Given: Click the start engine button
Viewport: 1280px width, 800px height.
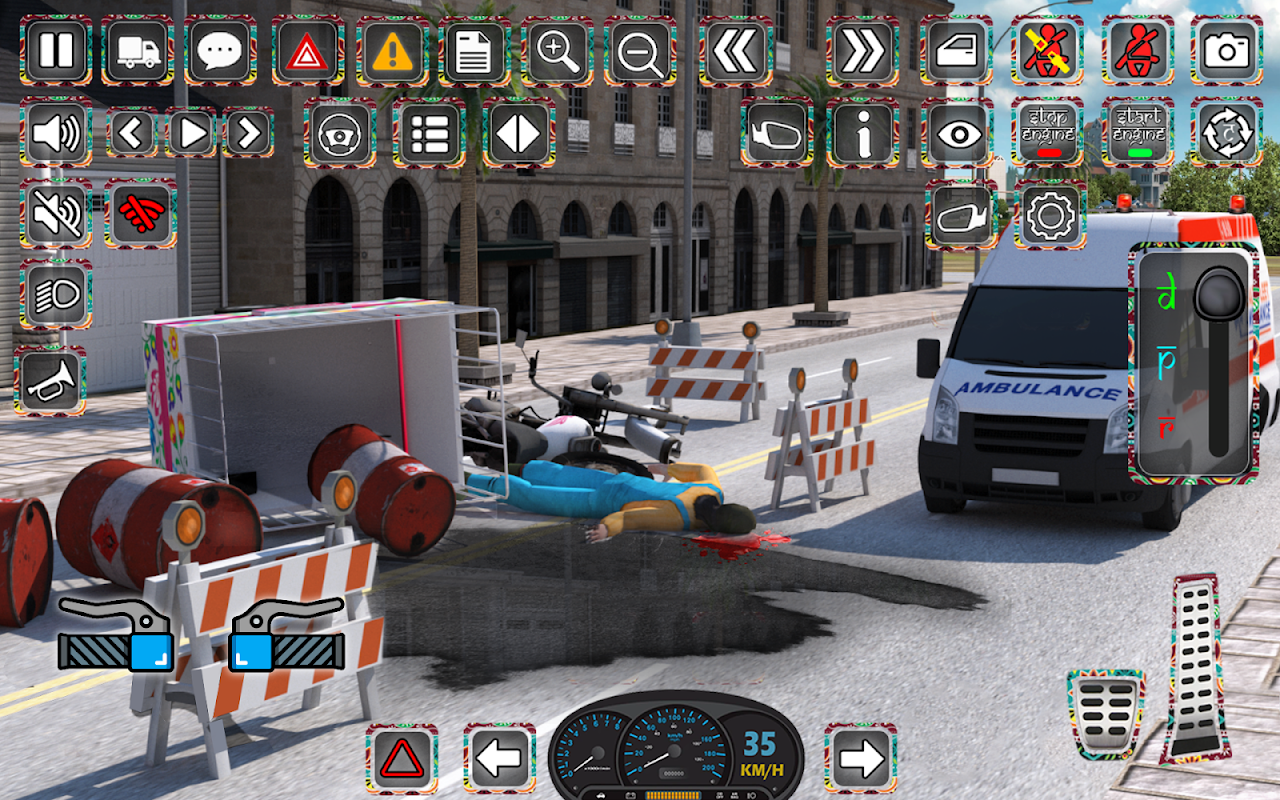Looking at the screenshot, I should pyautogui.click(x=1138, y=132).
